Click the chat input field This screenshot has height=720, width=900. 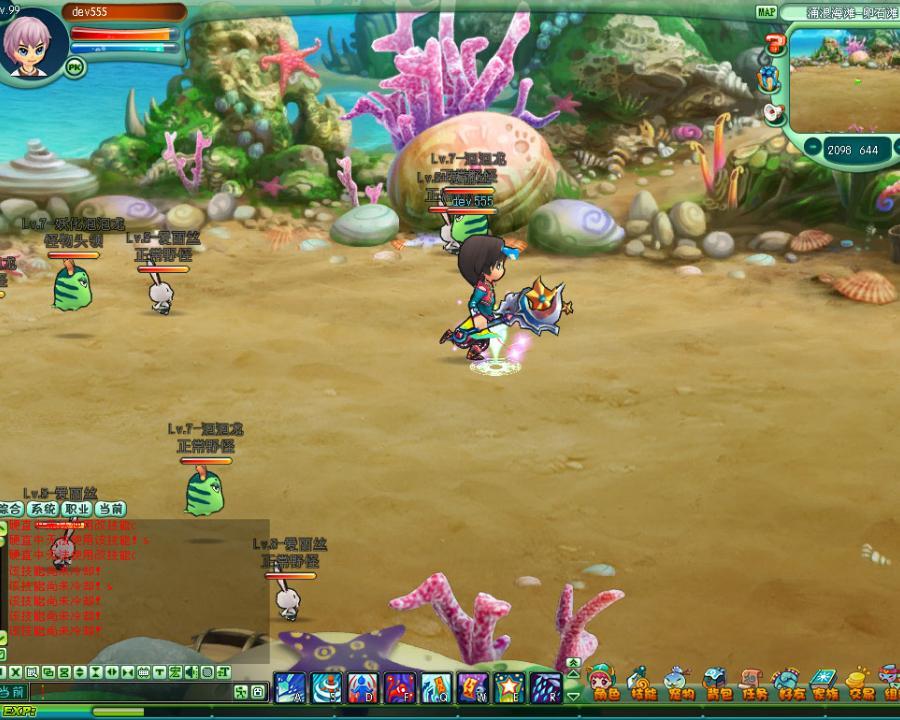[130, 691]
